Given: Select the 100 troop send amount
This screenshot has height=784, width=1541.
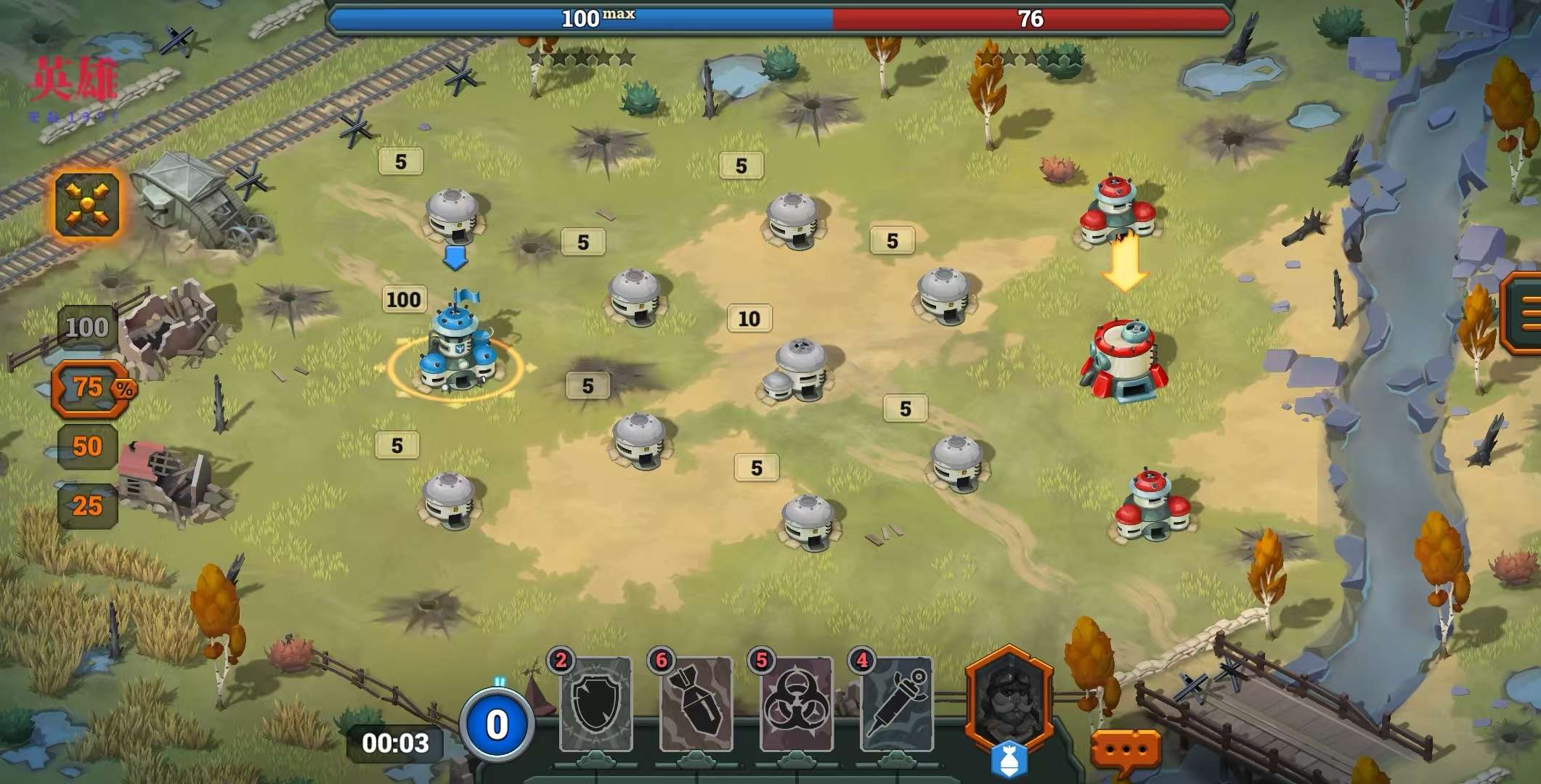Looking at the screenshot, I should coord(87,328).
